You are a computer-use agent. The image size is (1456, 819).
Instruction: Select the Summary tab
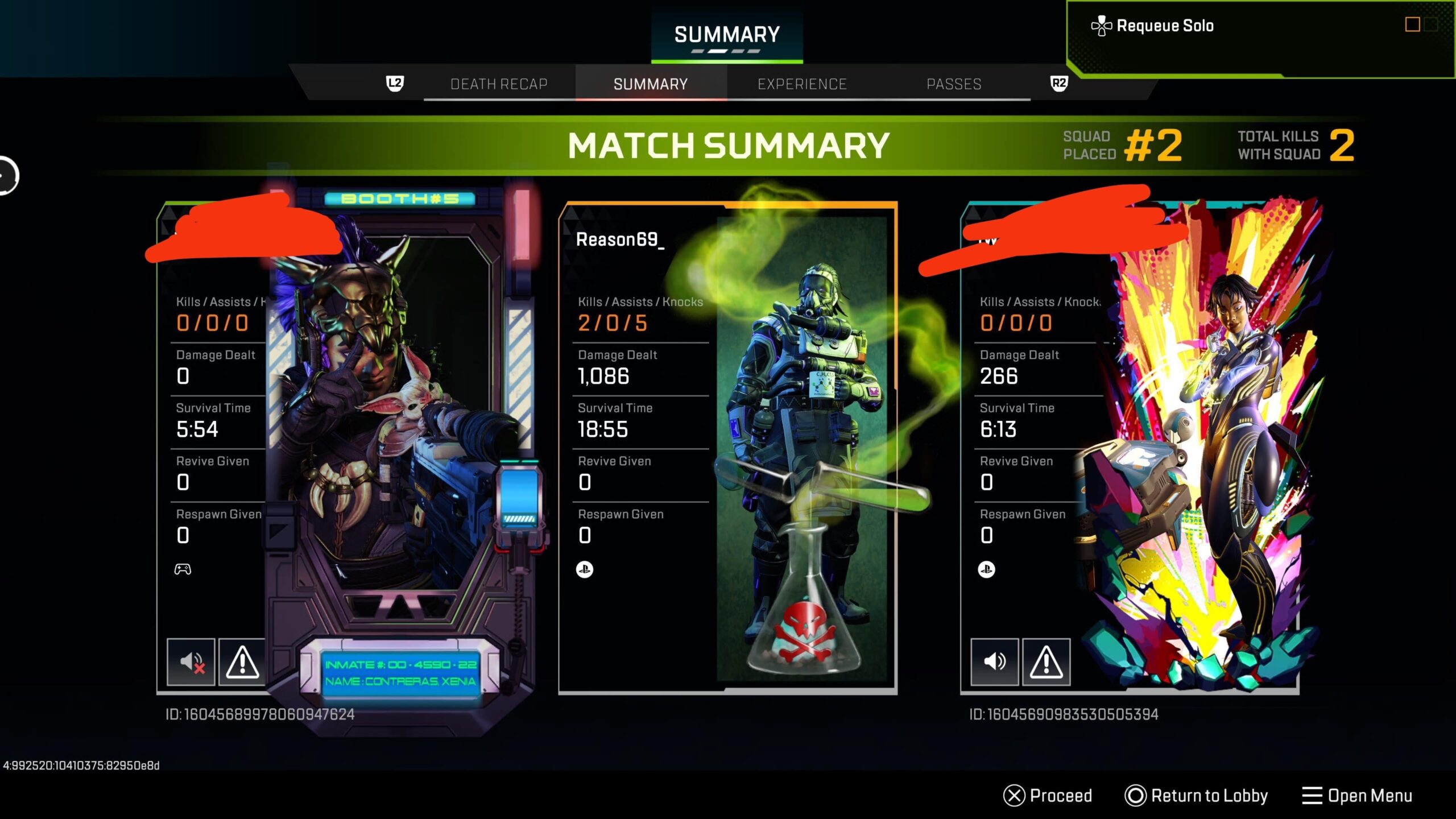coord(650,84)
